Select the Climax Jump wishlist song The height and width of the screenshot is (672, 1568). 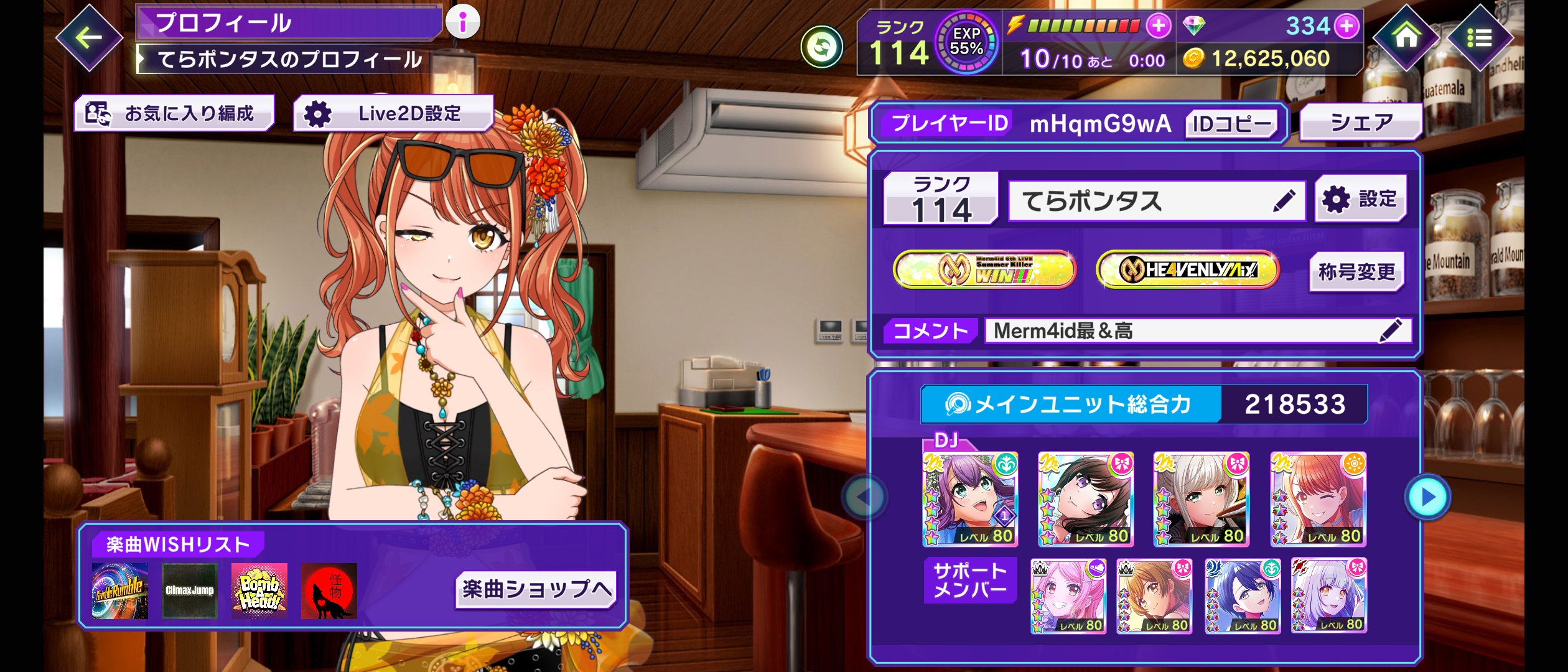(189, 591)
